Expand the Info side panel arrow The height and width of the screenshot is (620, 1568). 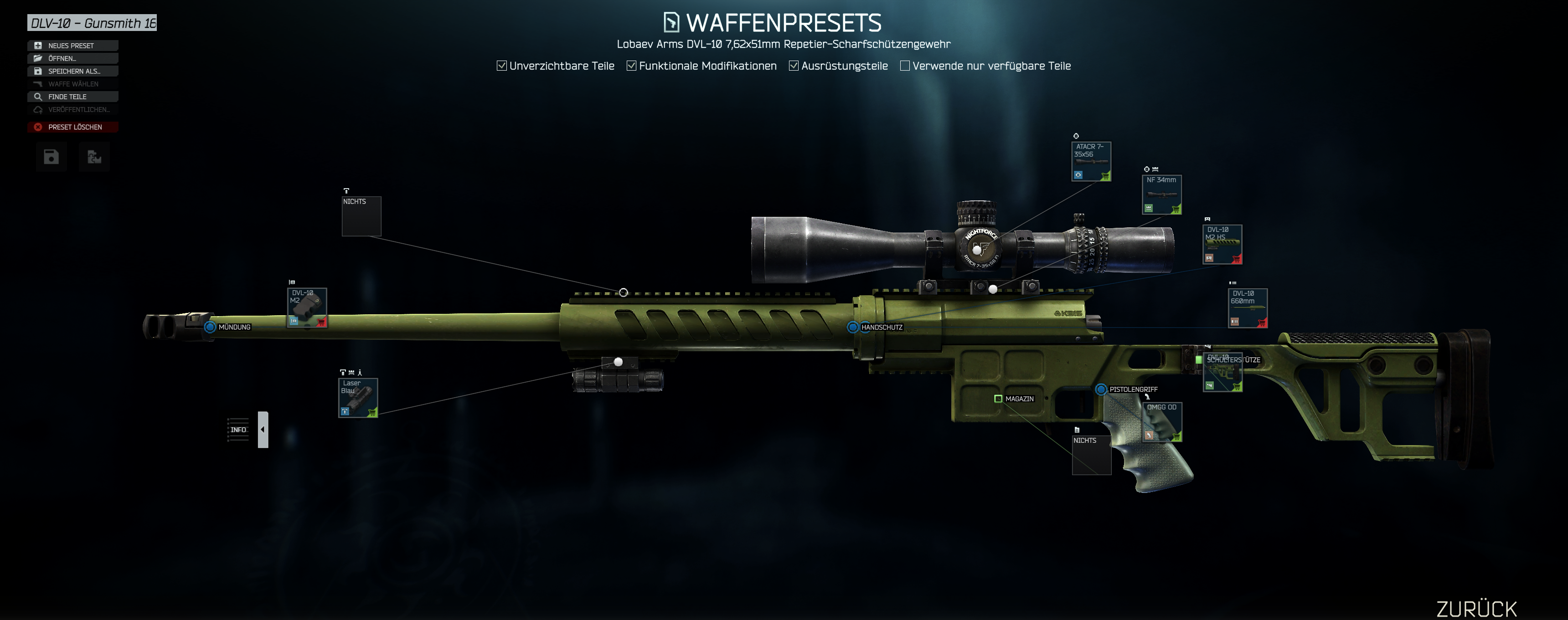coord(263,430)
